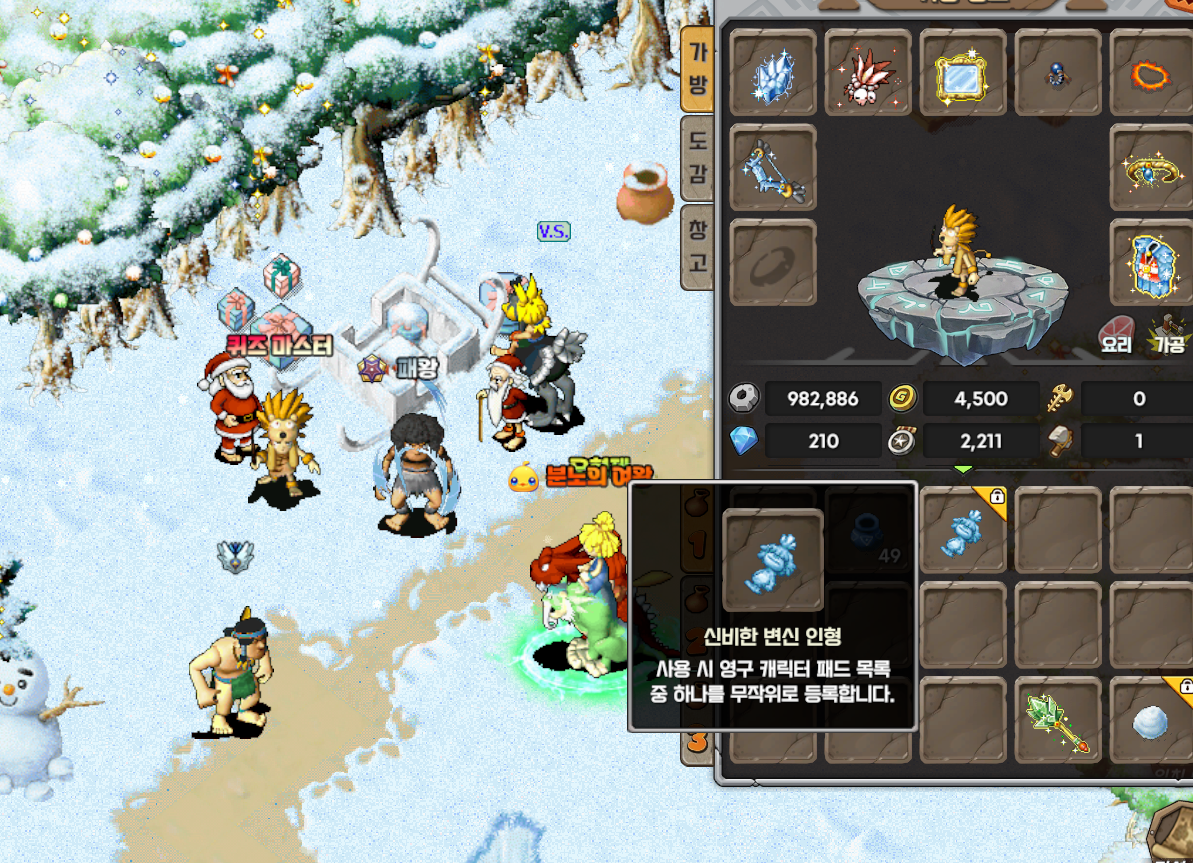Select the small blue orb equipment slot
The image size is (1193, 863).
1057,72
